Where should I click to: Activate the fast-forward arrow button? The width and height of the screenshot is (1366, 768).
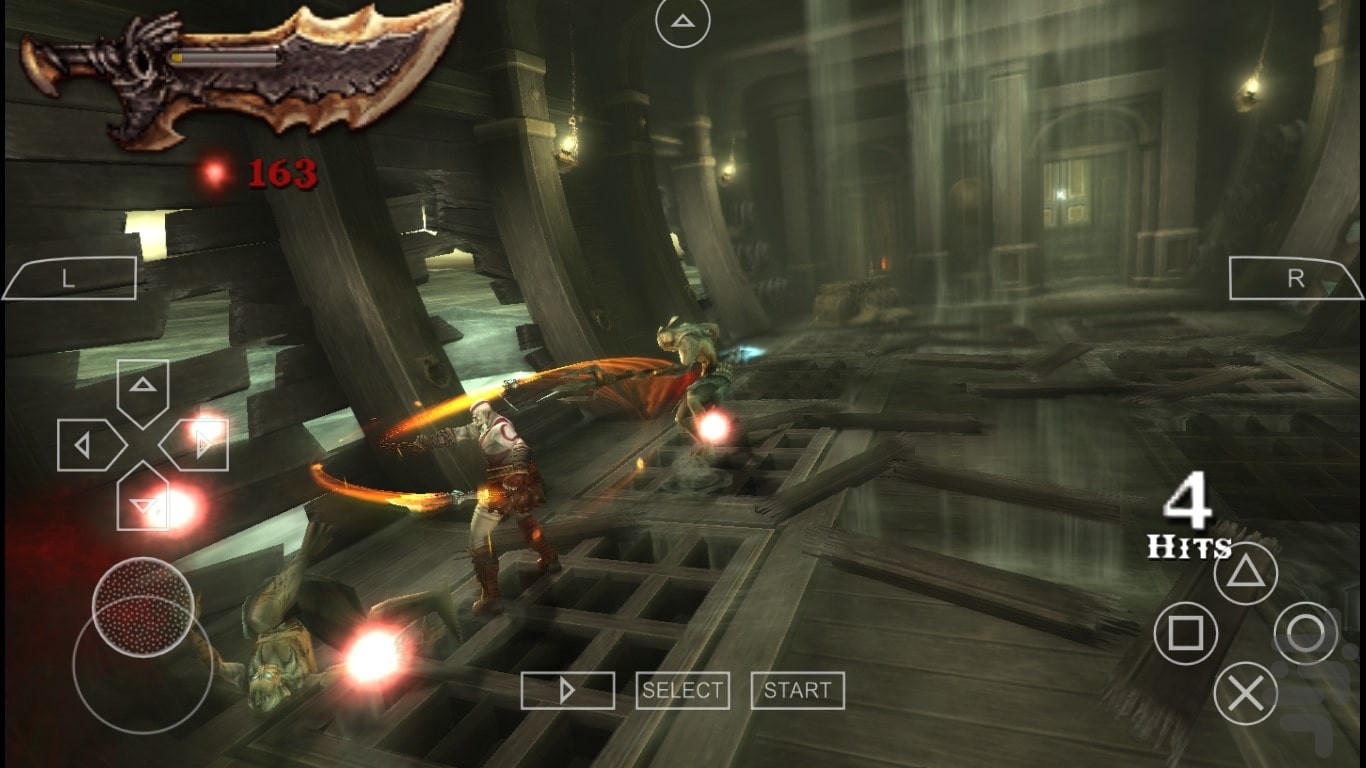point(567,690)
